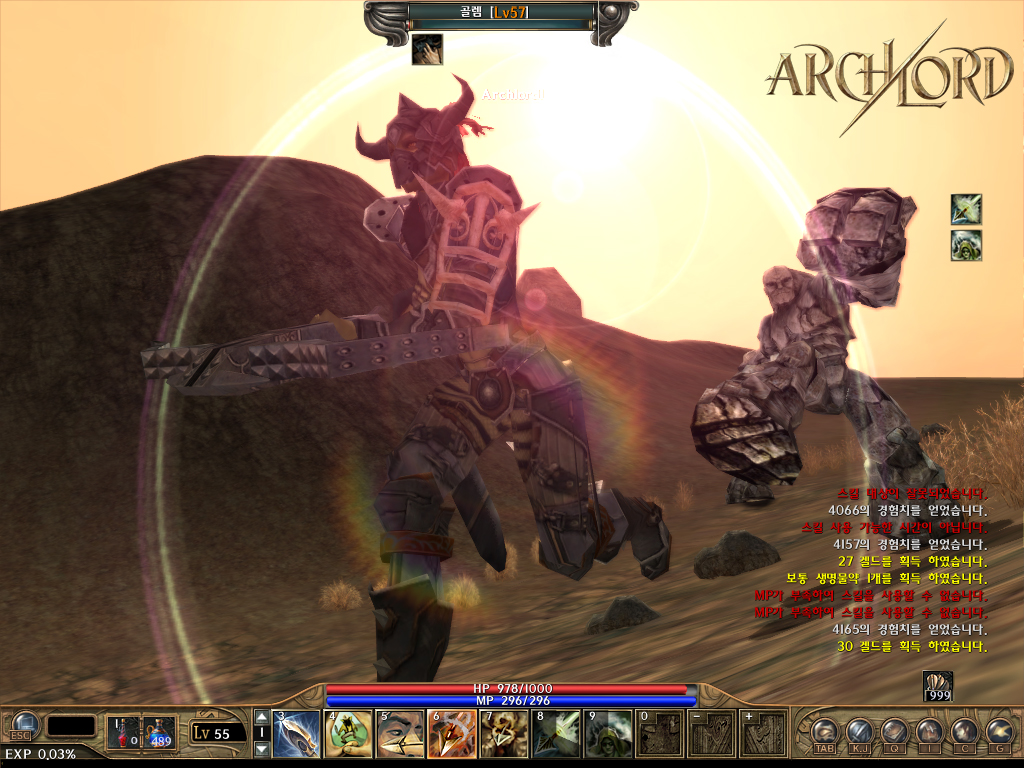
Task: Open the system menu via the ESC button
Action: pyautogui.click(x=22, y=727)
